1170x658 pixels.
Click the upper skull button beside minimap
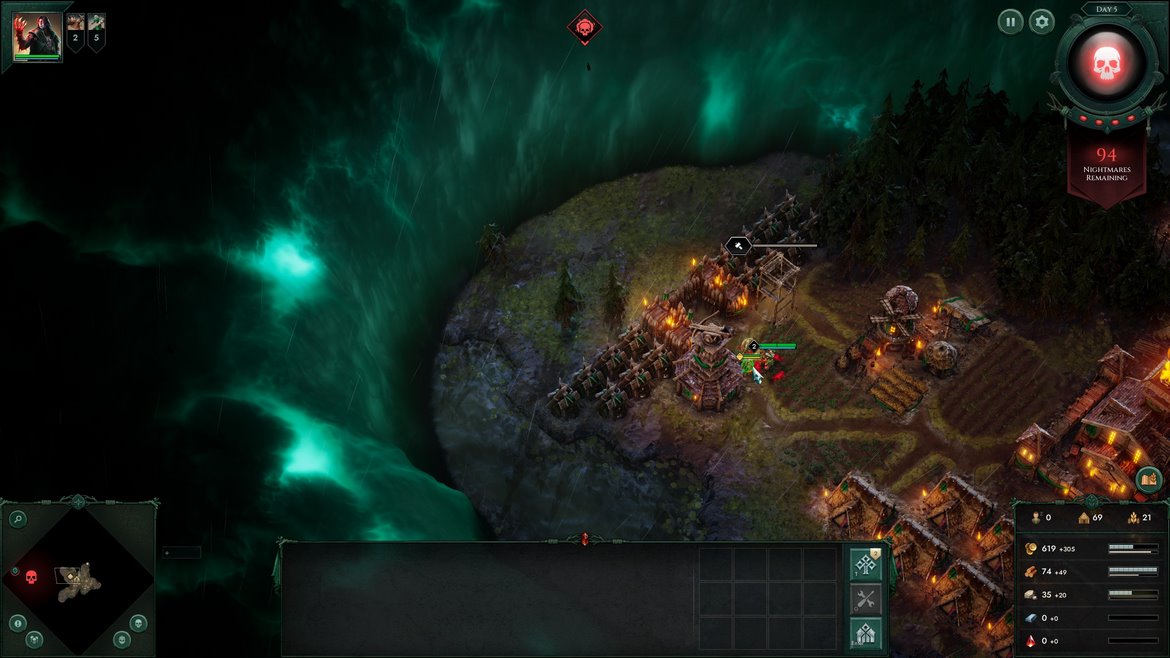coord(138,623)
